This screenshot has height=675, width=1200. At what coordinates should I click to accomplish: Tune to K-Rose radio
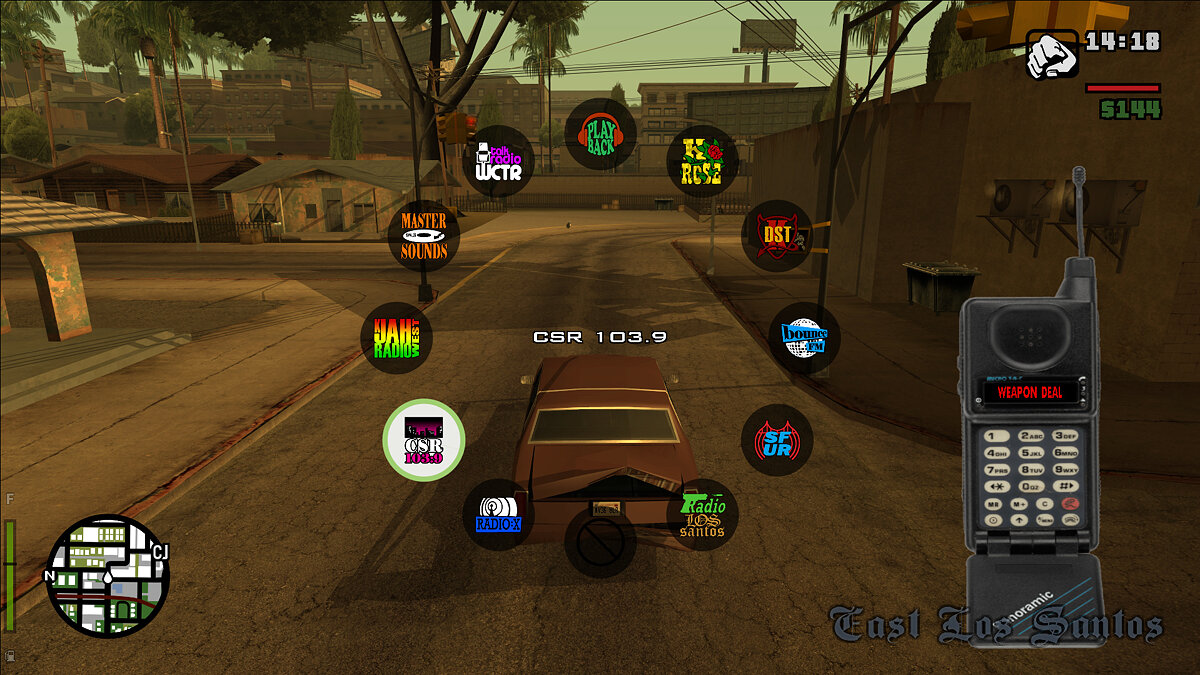click(x=702, y=161)
